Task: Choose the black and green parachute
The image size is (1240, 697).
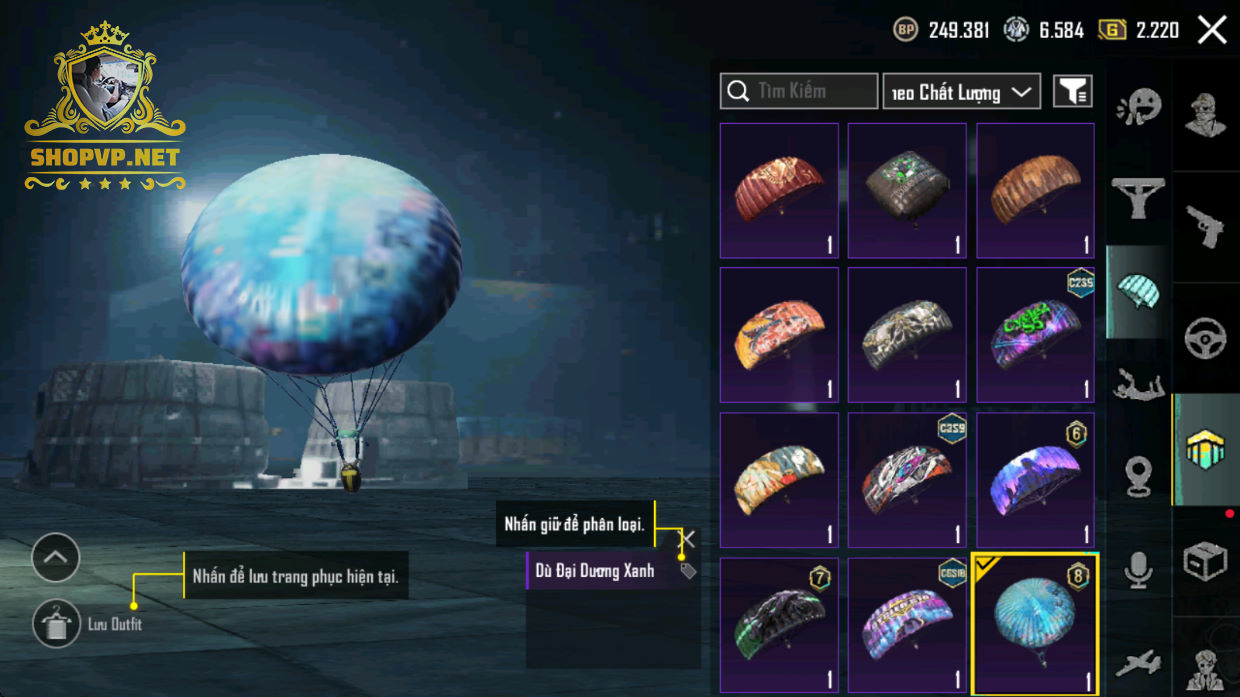Action: point(907,190)
